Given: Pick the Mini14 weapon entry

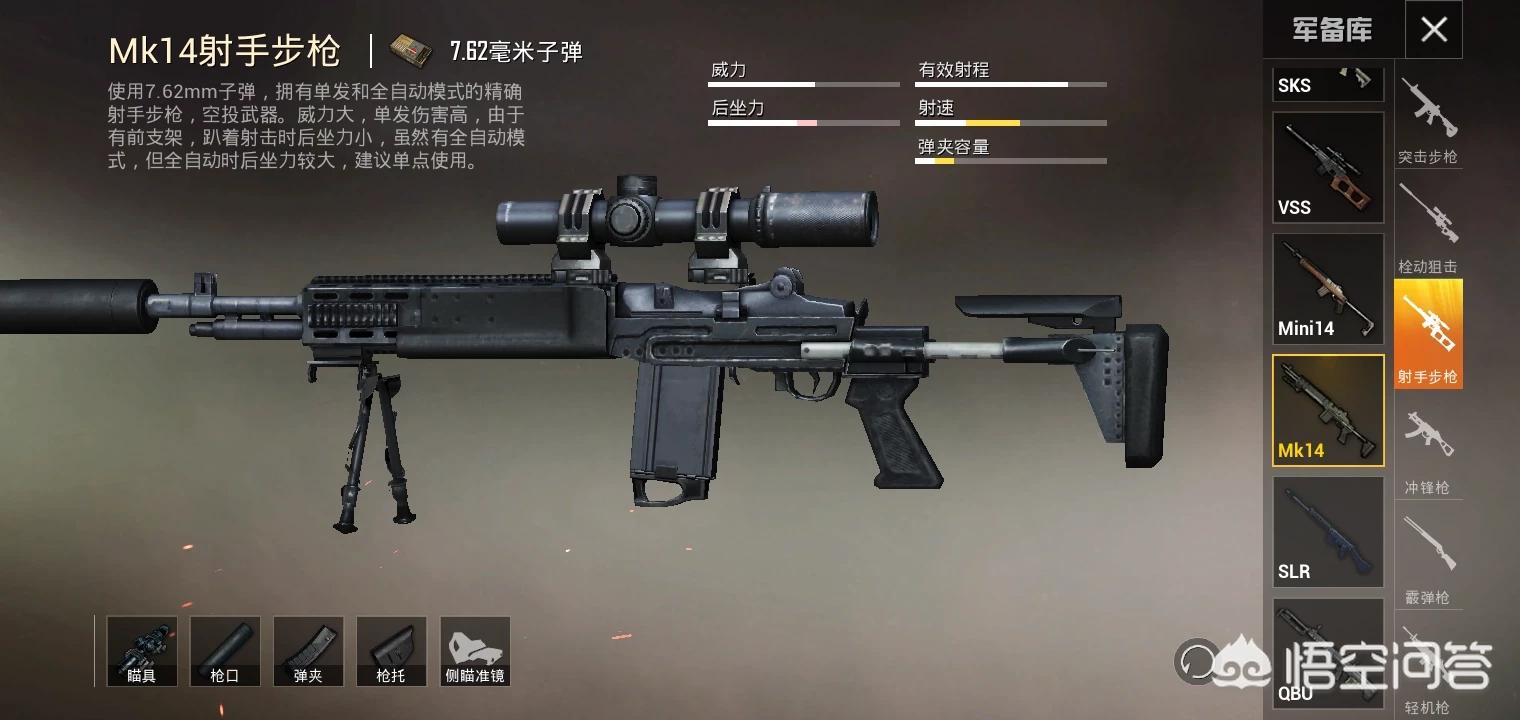Looking at the screenshot, I should point(1327,289).
